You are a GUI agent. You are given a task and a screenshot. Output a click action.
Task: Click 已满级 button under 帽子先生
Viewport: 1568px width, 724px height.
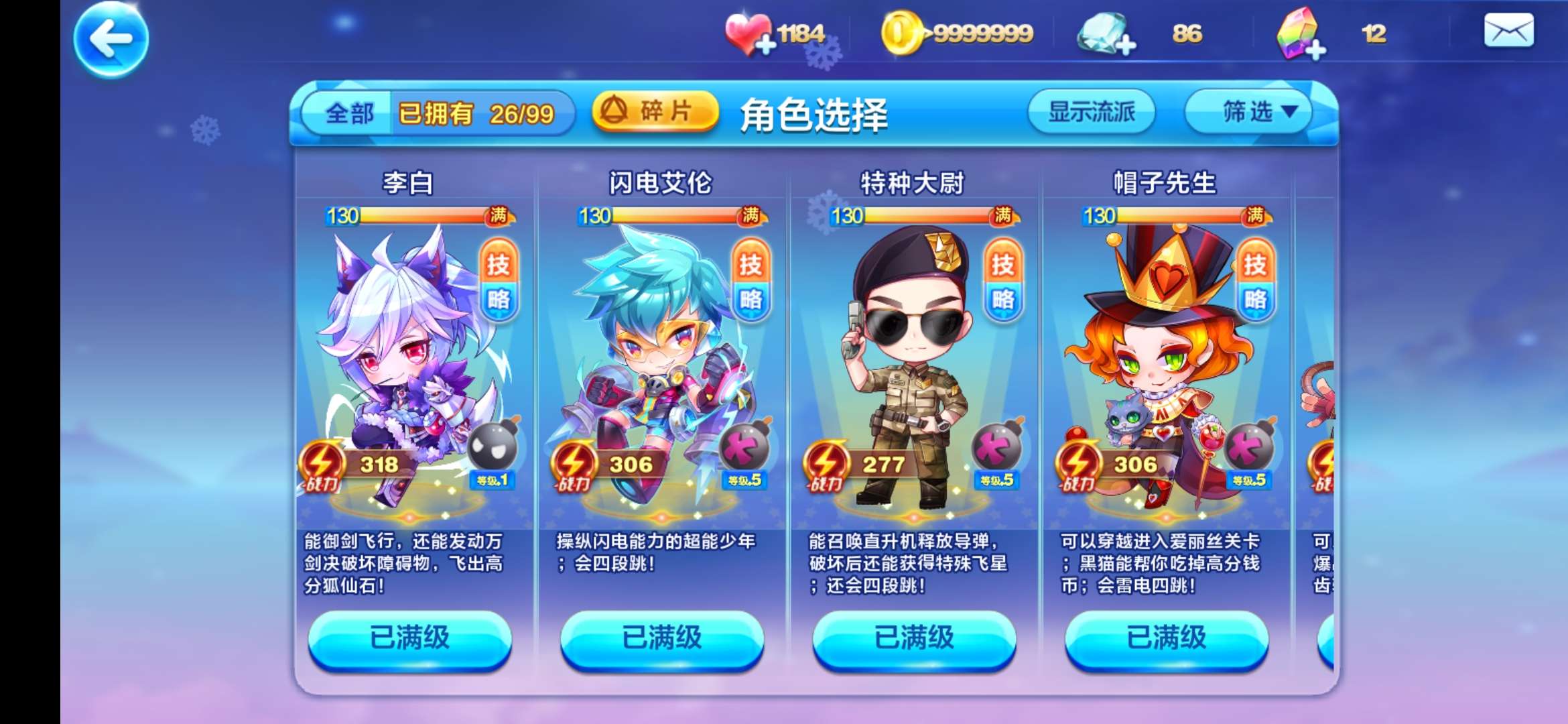point(1166,638)
